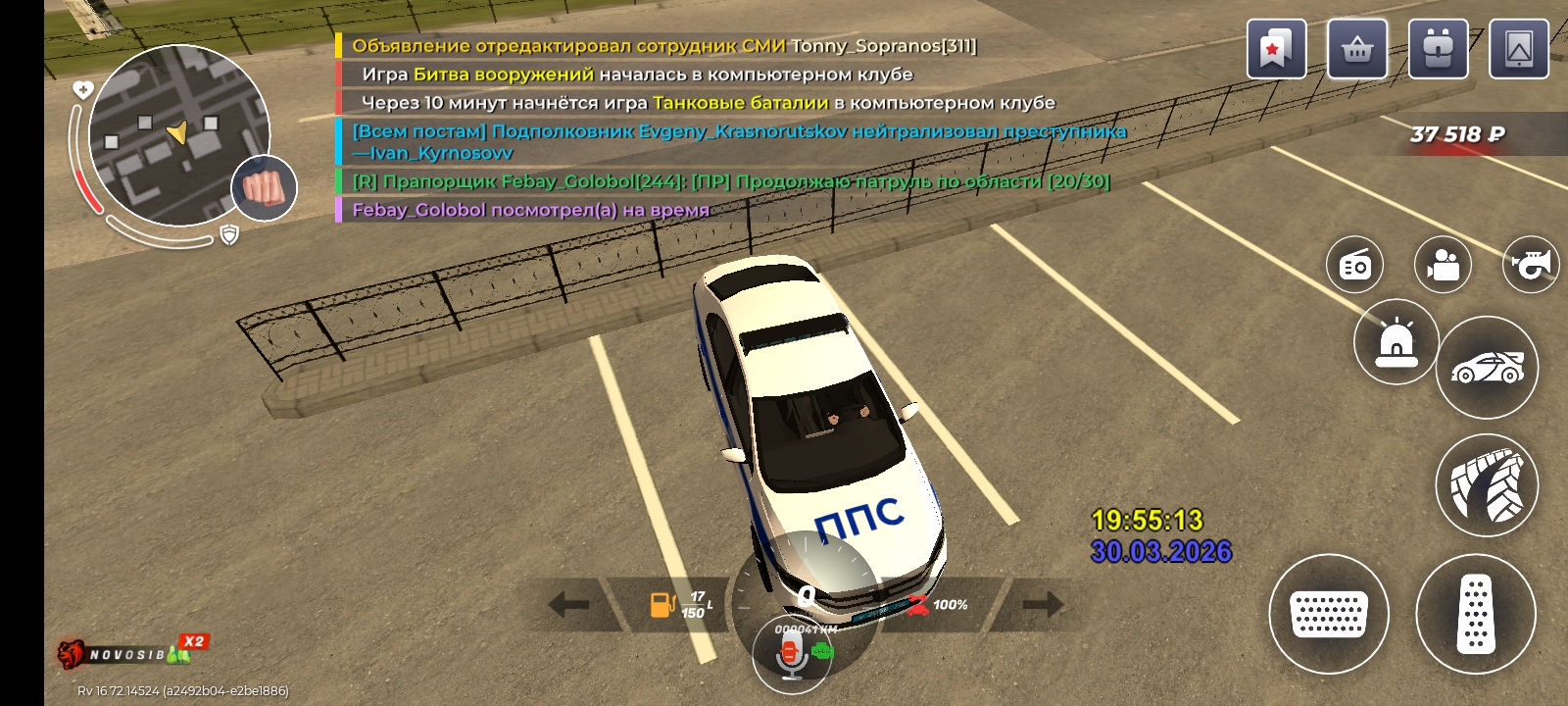1568x706 pixels.
Task: Select the fist weapon icon
Action: point(264,187)
